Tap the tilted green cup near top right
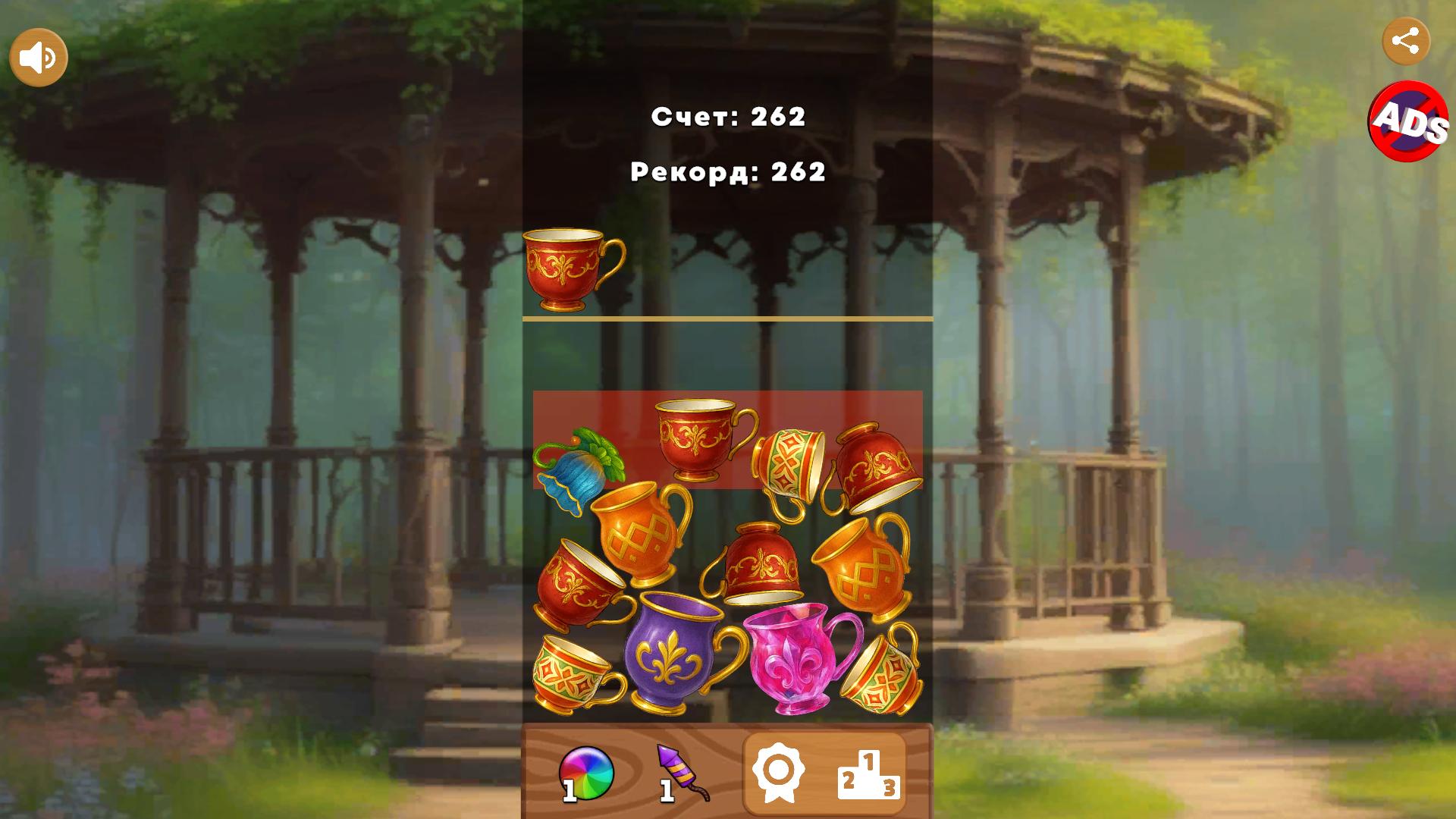Image resolution: width=1456 pixels, height=819 pixels. [x=789, y=459]
